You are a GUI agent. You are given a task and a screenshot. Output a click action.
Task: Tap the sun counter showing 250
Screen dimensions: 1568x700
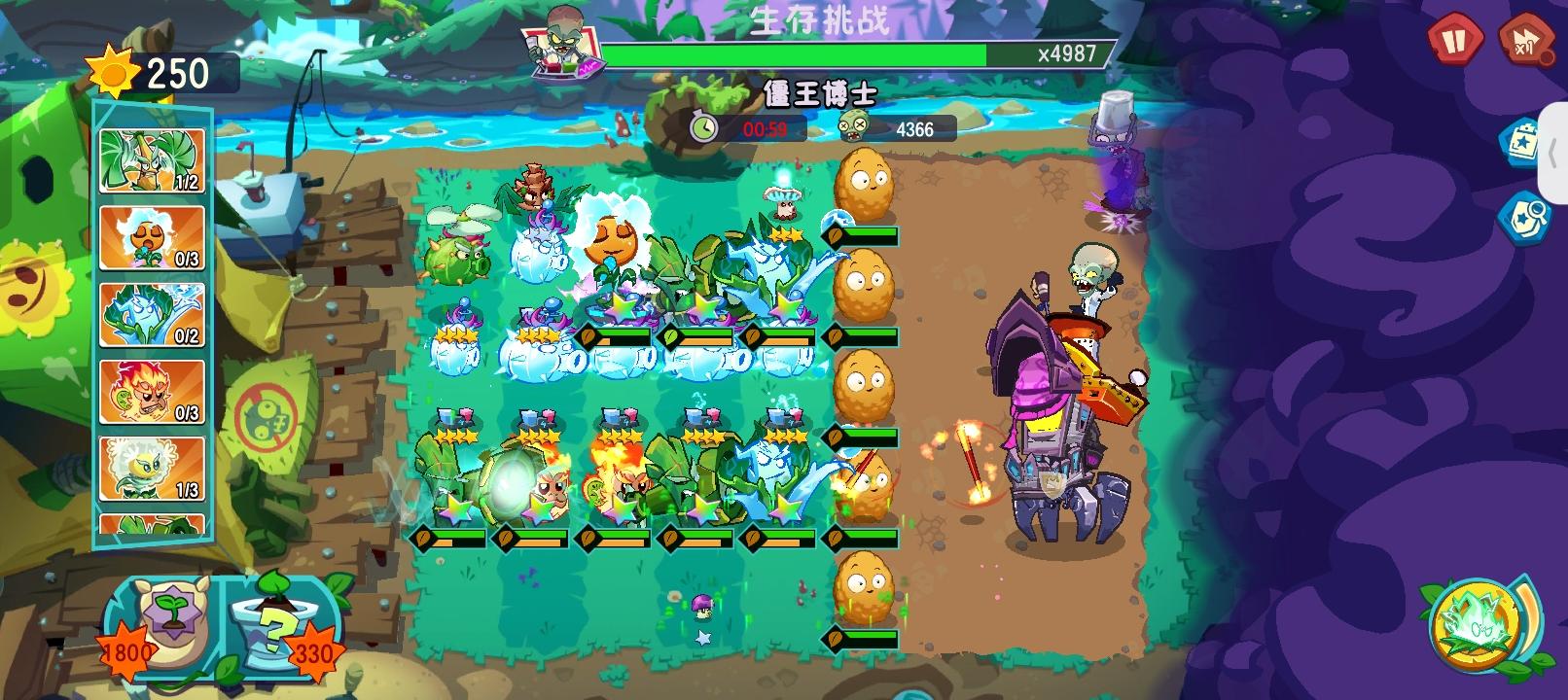click(156, 70)
